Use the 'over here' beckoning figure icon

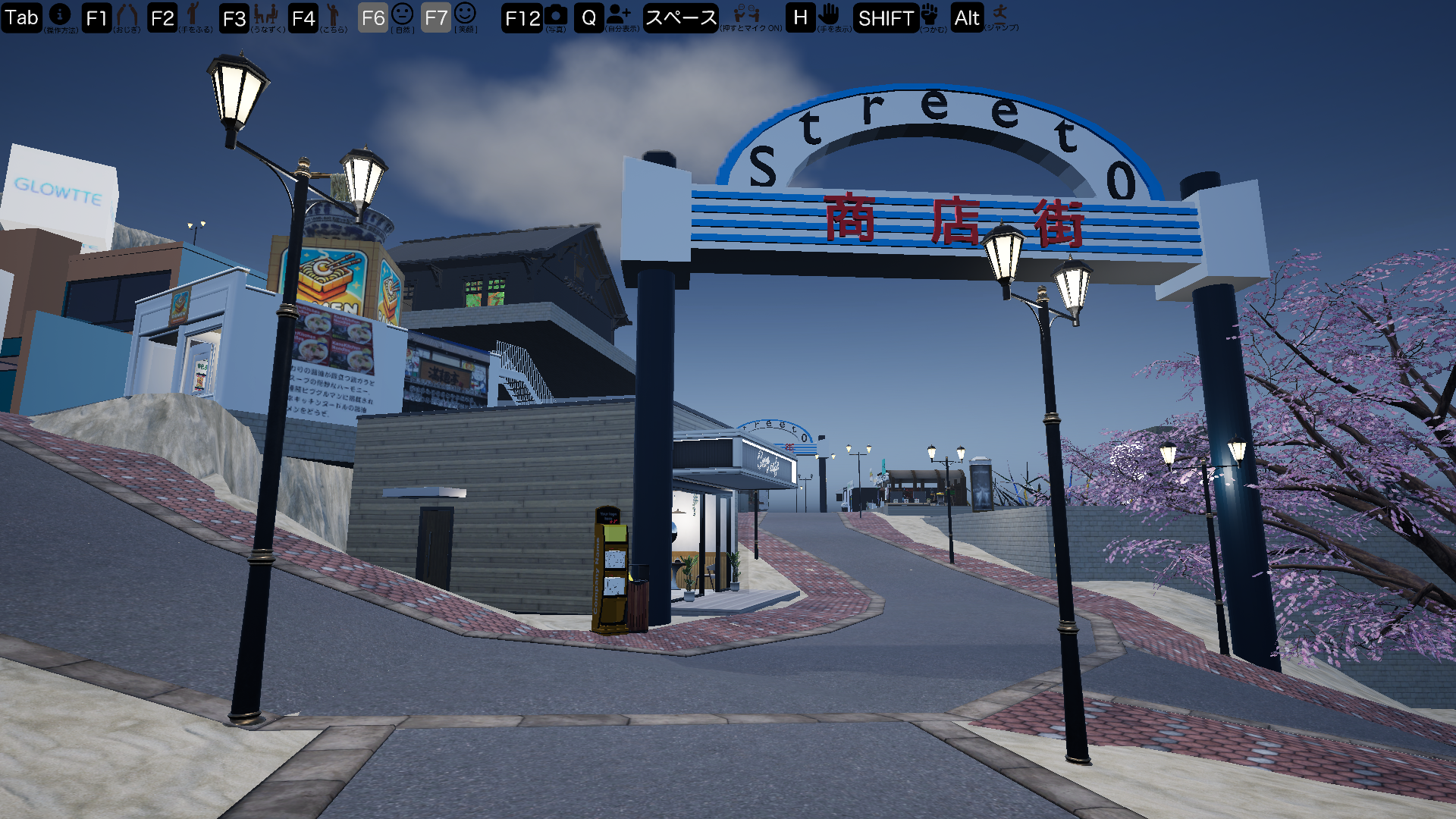(x=332, y=14)
